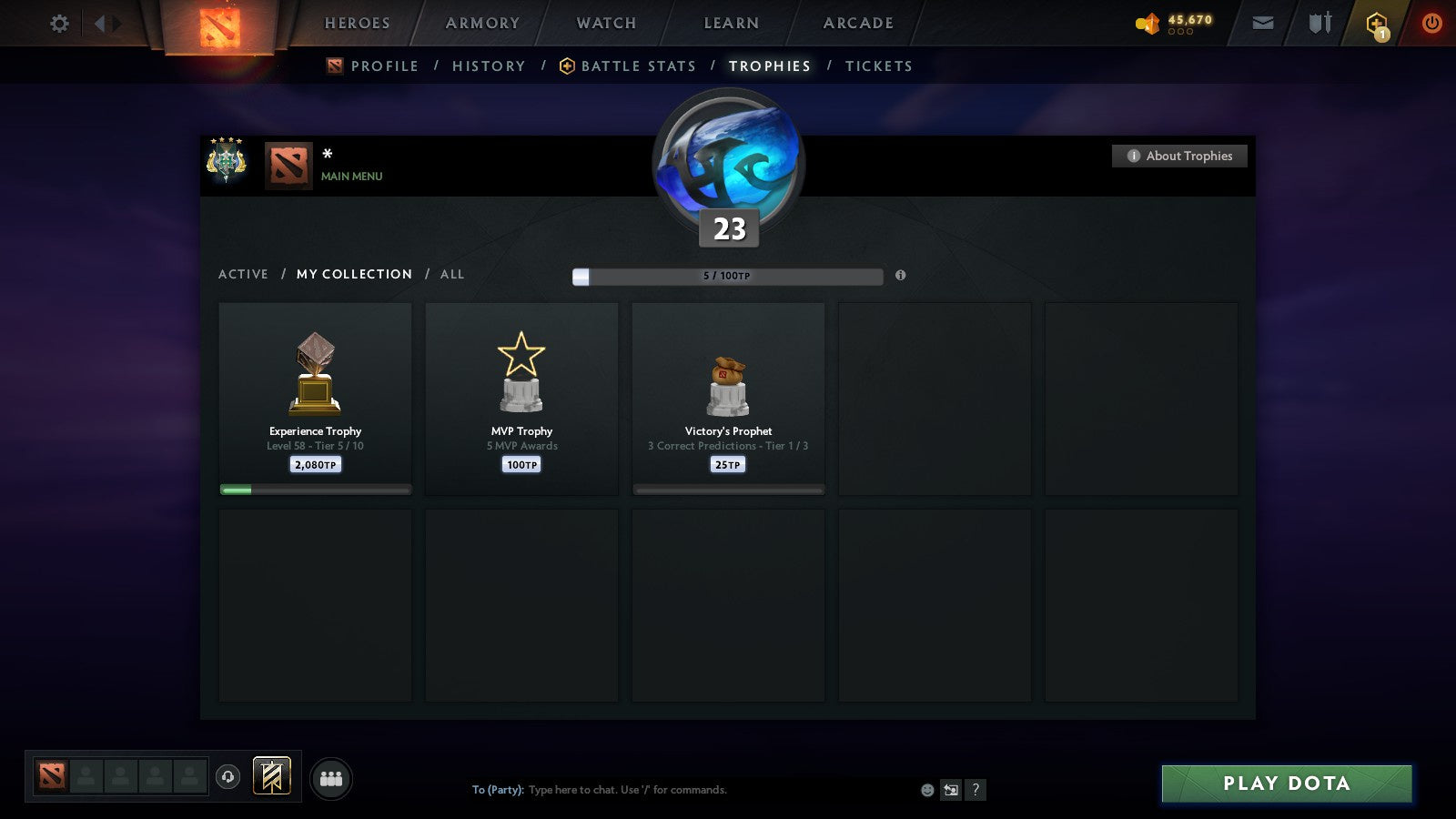Screen dimensions: 1456x819
Task: Open the in-game mail envelope icon
Action: pyautogui.click(x=1263, y=23)
